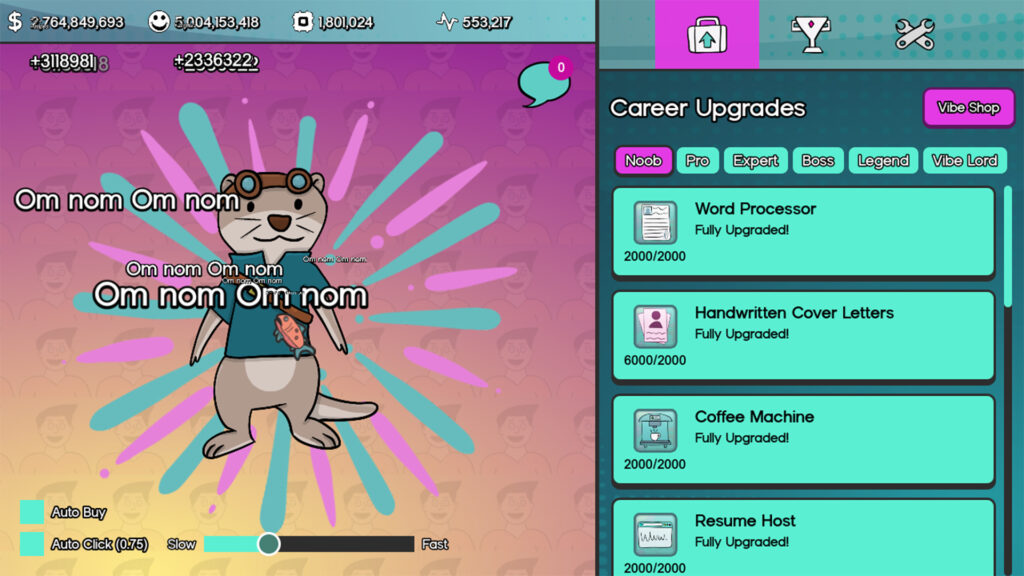Select the Pro upgrades tab
The image size is (1024, 576).
[697, 161]
